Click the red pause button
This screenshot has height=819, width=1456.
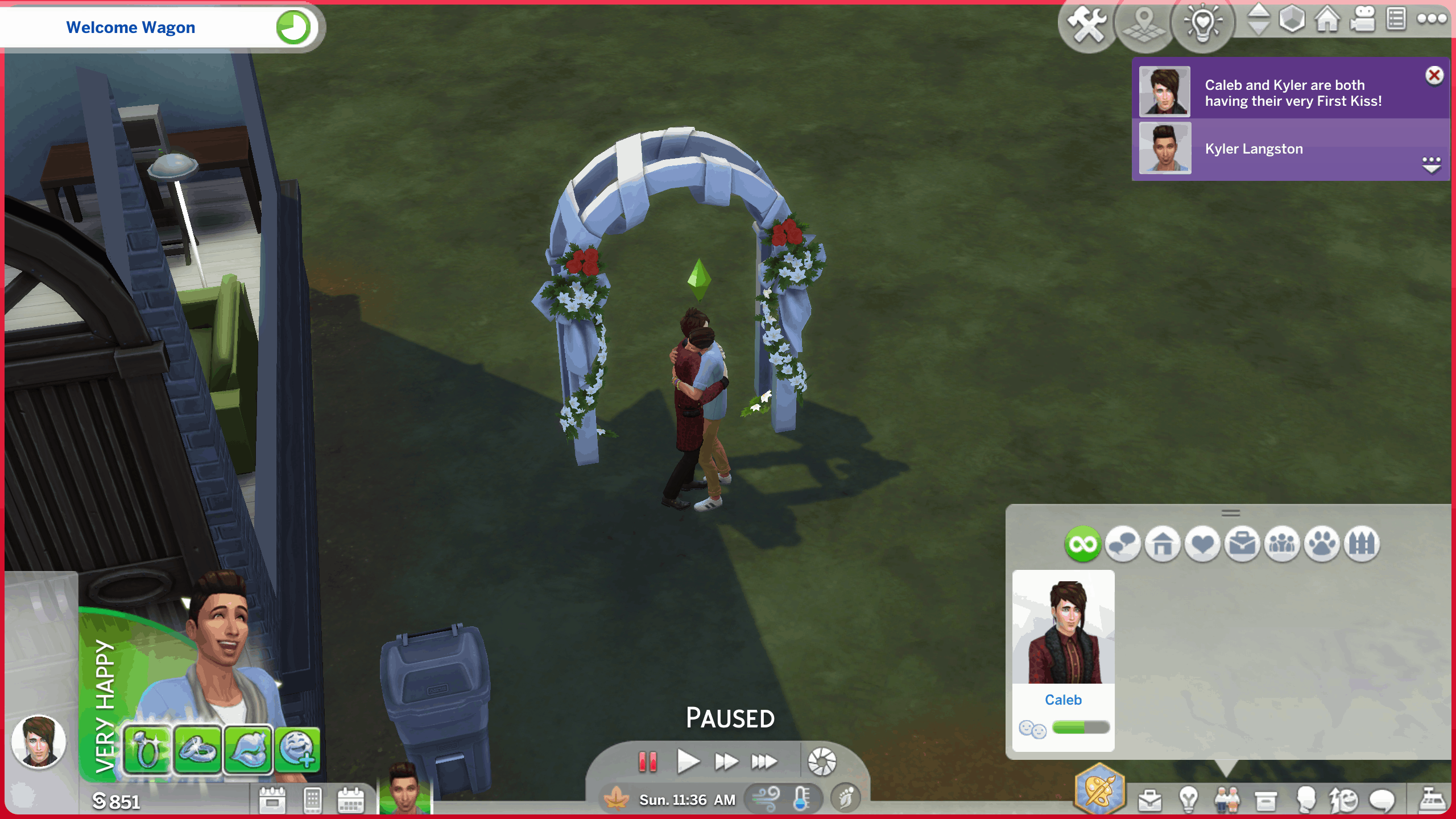[648, 761]
